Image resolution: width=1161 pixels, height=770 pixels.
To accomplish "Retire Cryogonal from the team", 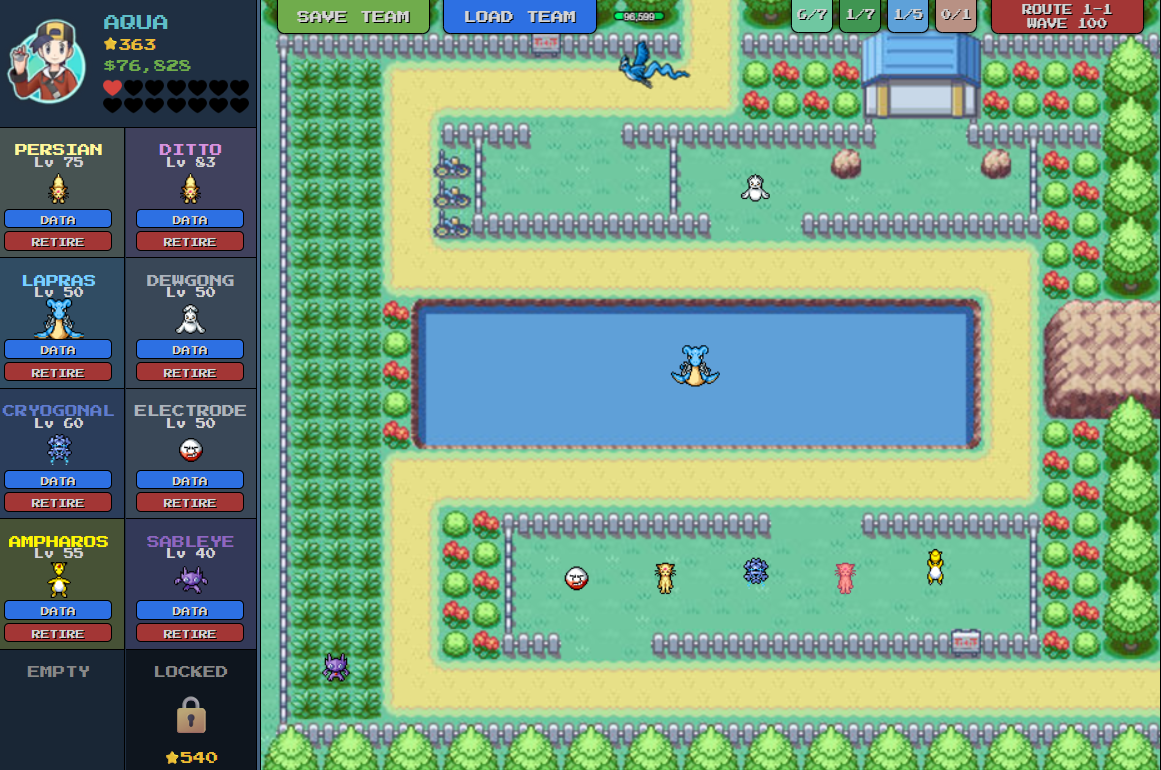I will click(x=58, y=502).
